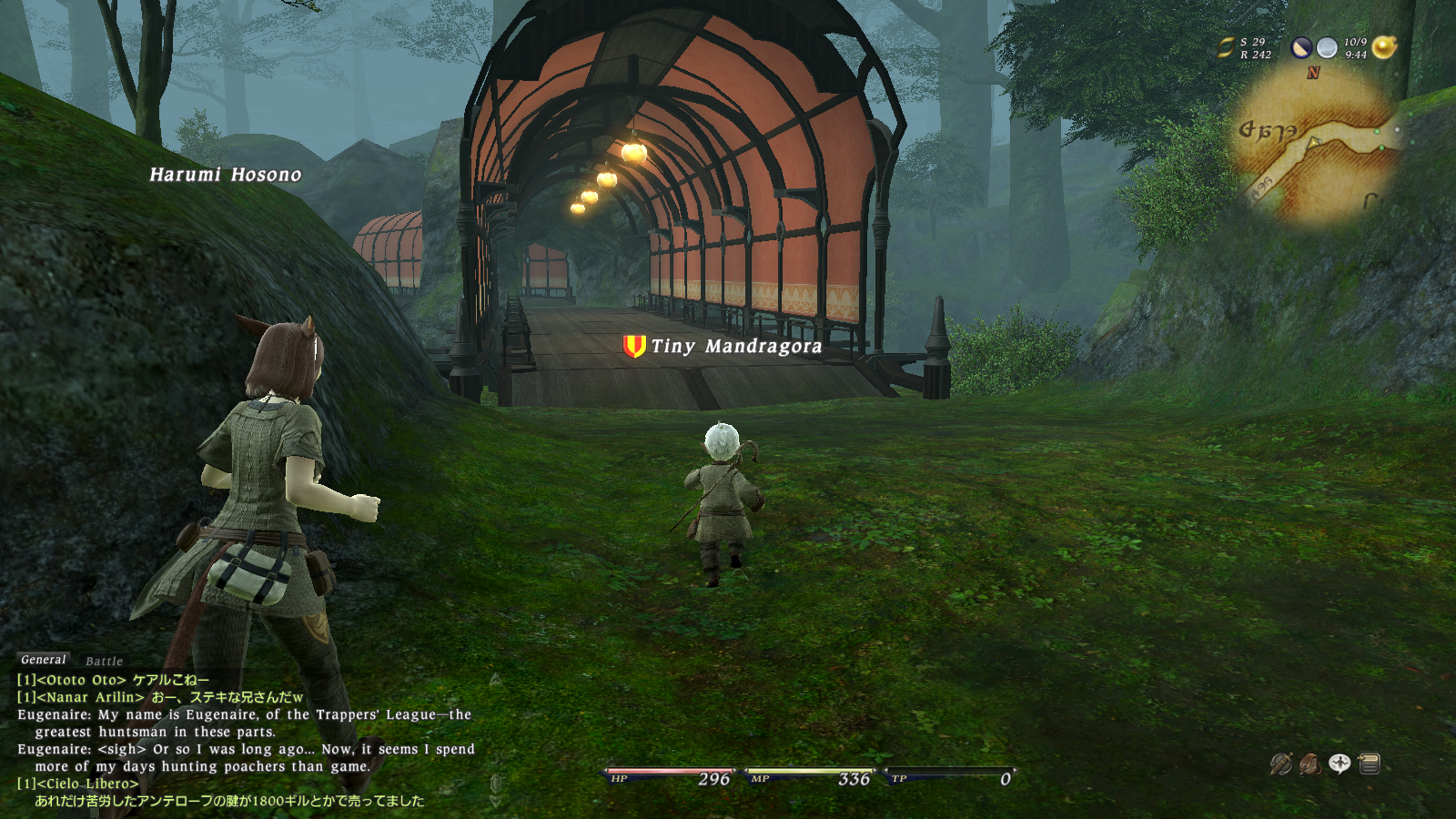This screenshot has width=1456, height=819.
Task: Click Cielo Libero's name in chat
Action: pos(87,784)
